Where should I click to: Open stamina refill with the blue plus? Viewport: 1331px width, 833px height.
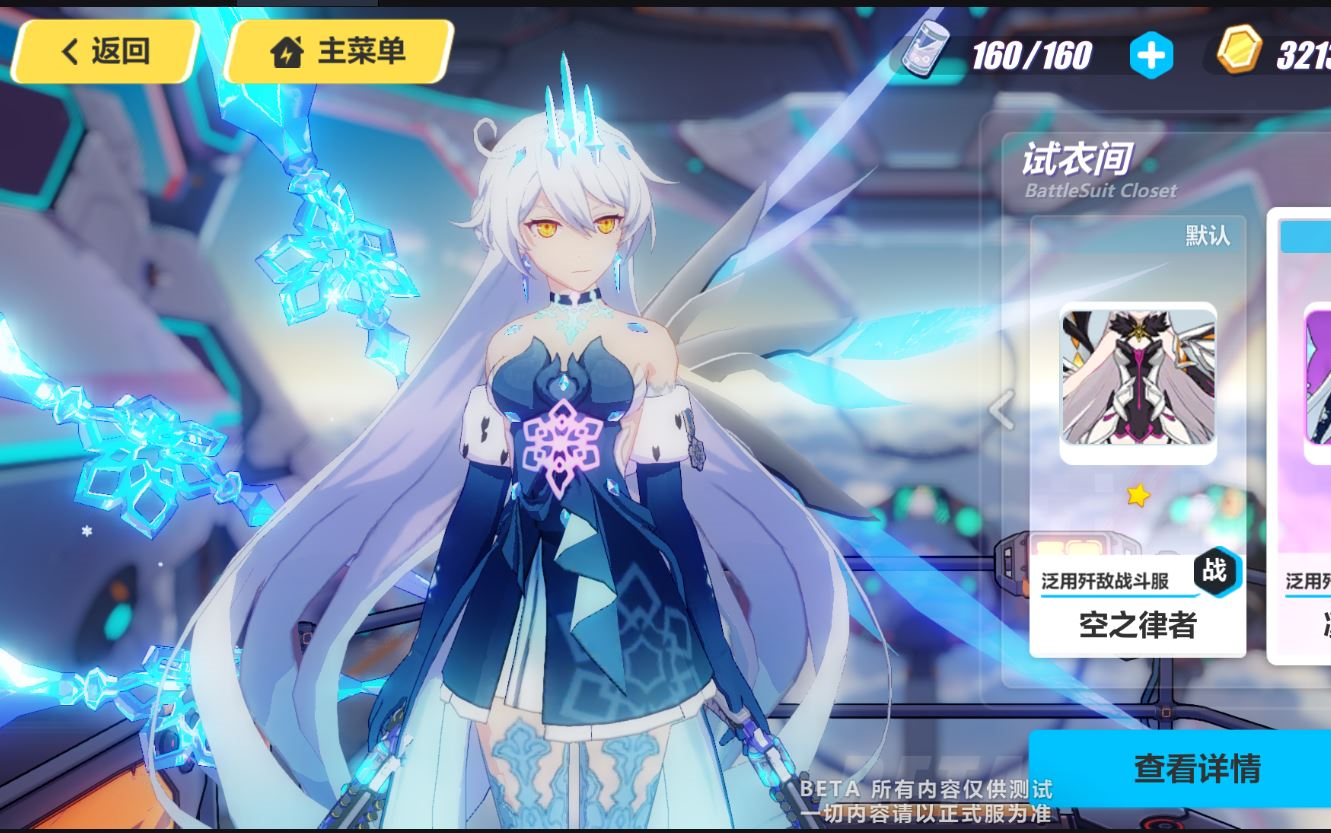[1152, 55]
